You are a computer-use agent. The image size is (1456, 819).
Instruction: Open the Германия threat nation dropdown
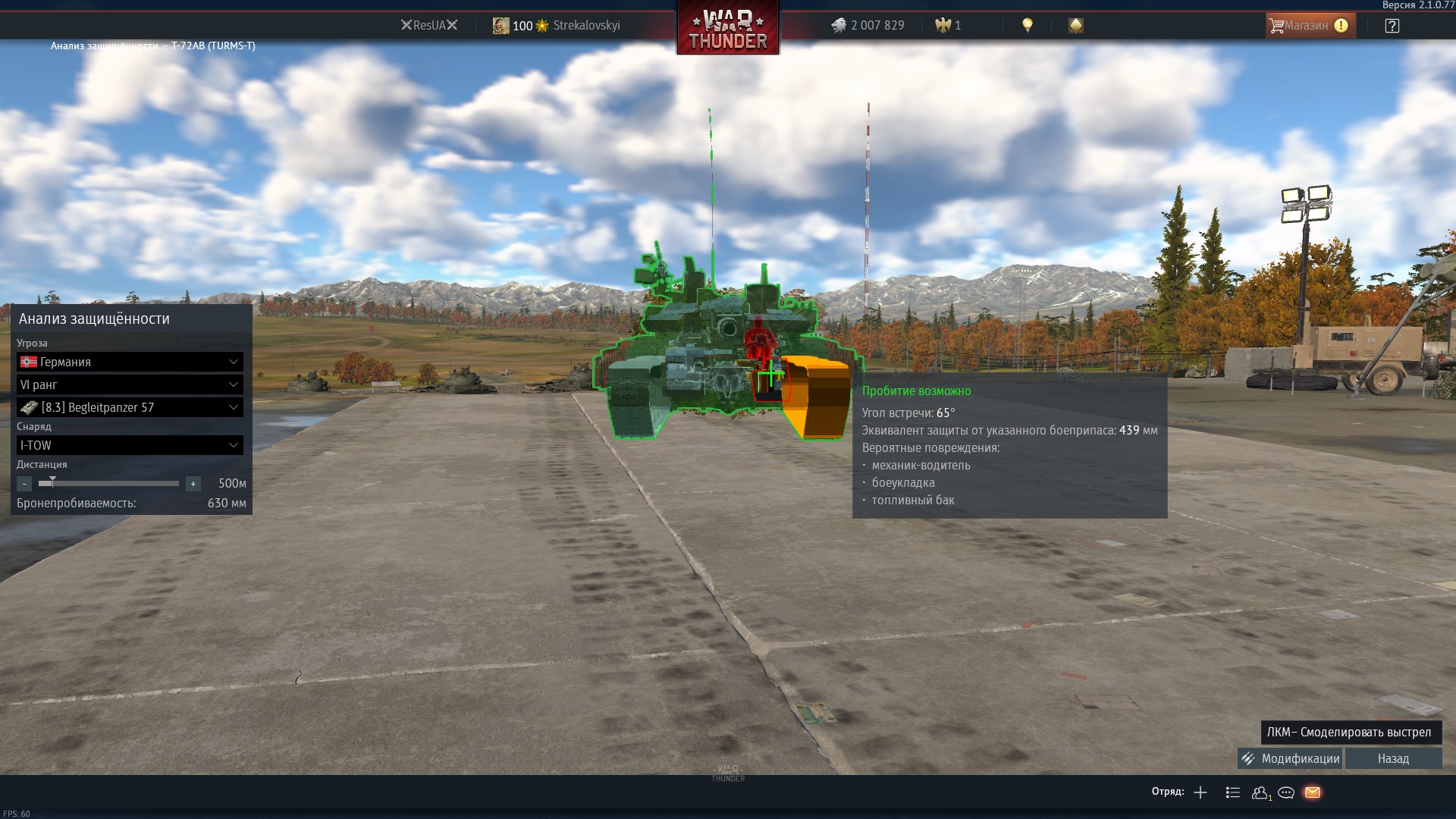pos(130,362)
